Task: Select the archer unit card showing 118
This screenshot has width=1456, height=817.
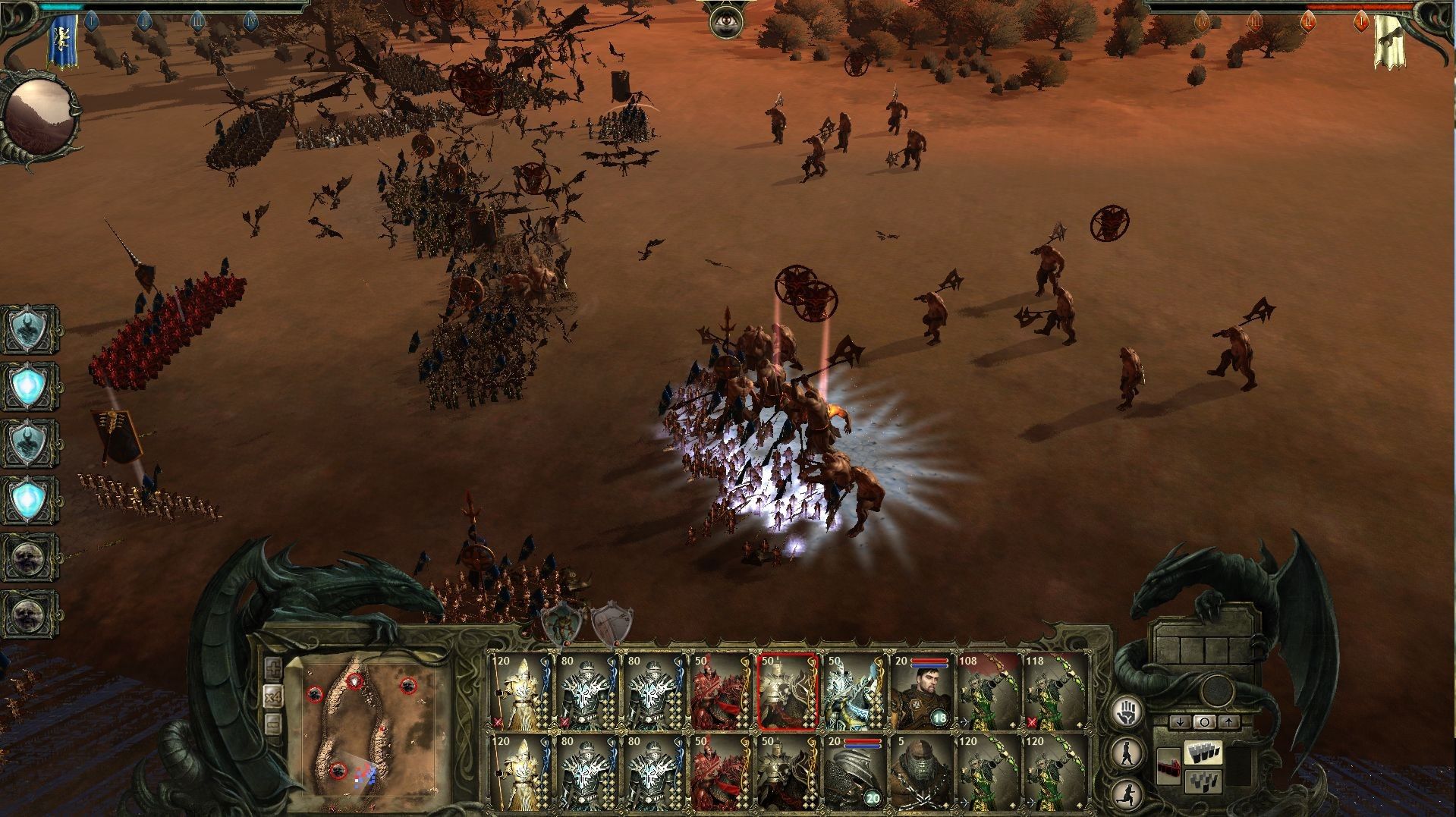Action: tap(1055, 690)
